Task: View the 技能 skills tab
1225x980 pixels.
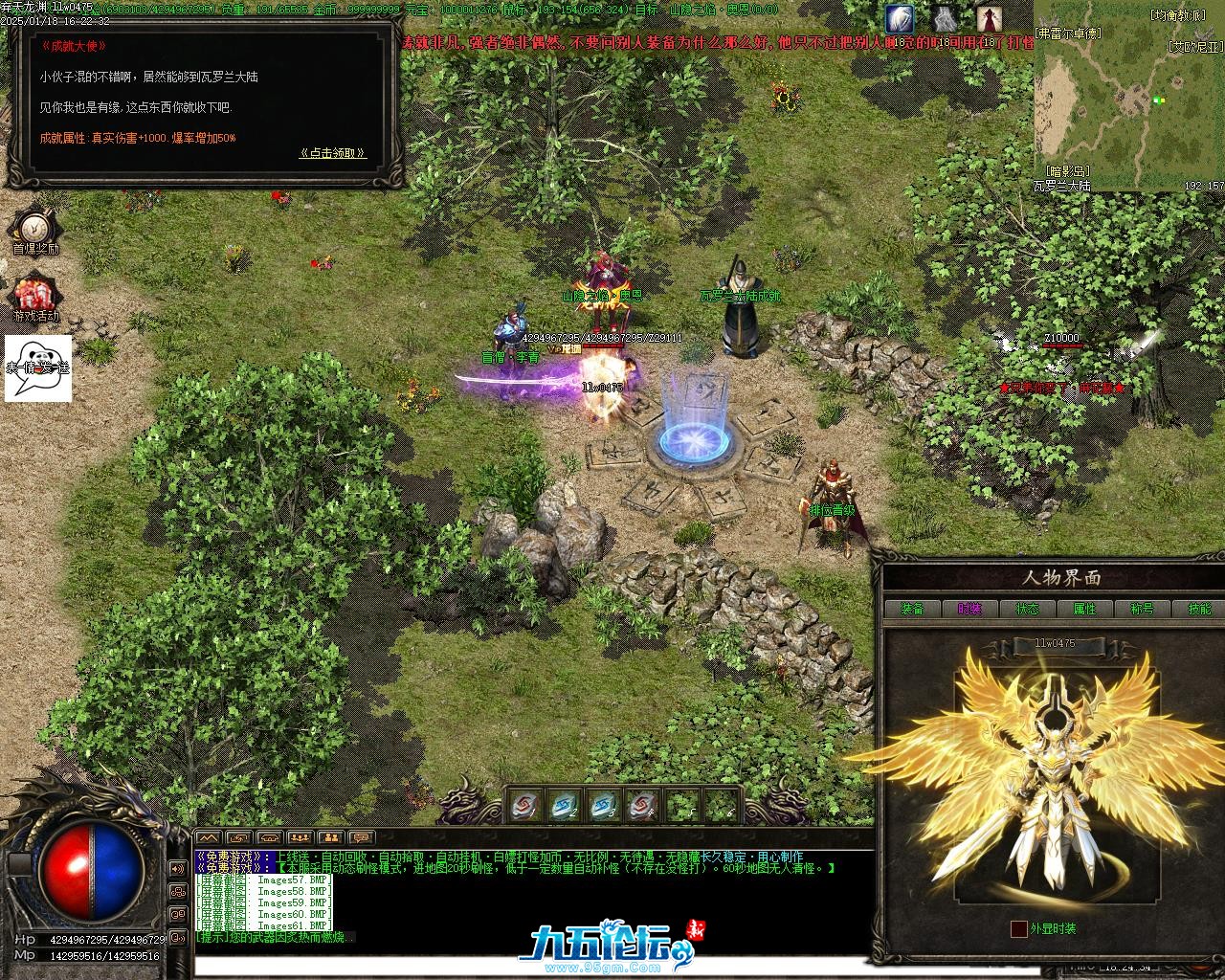Action: (1198, 609)
